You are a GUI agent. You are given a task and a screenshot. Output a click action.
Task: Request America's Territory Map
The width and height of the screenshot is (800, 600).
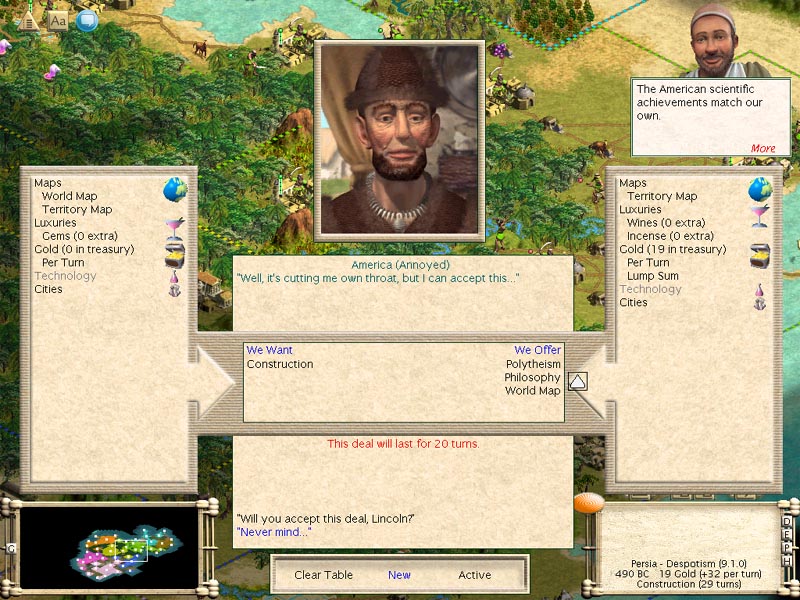(x=76, y=210)
